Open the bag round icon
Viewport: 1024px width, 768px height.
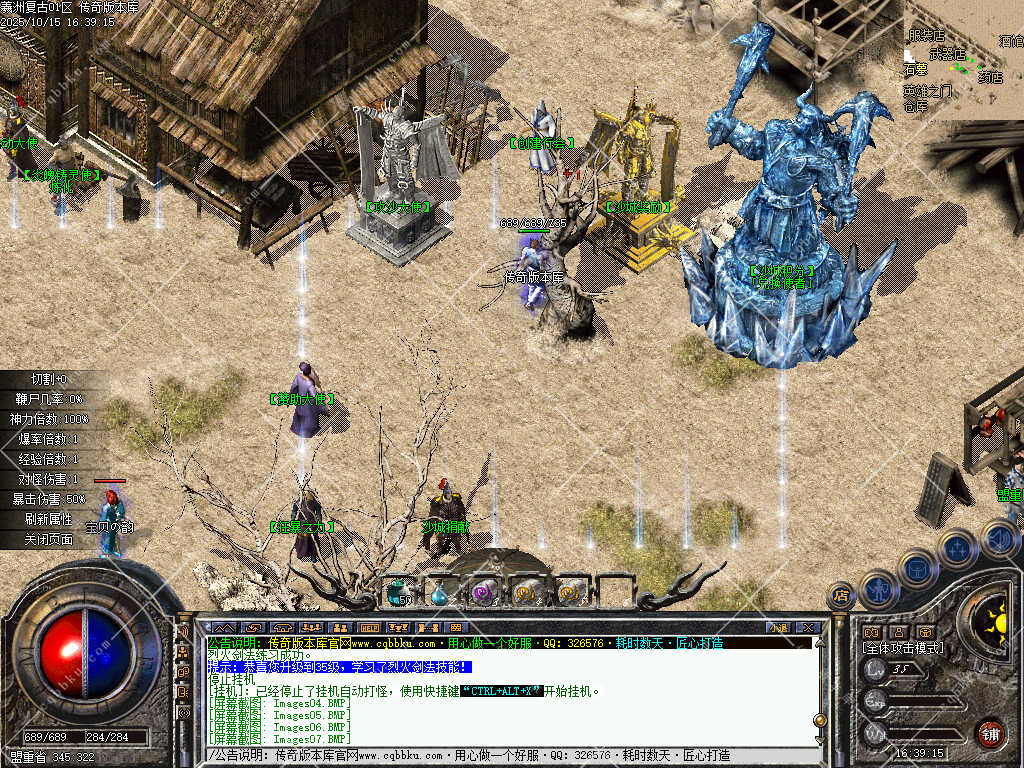pyautogui.click(x=917, y=568)
